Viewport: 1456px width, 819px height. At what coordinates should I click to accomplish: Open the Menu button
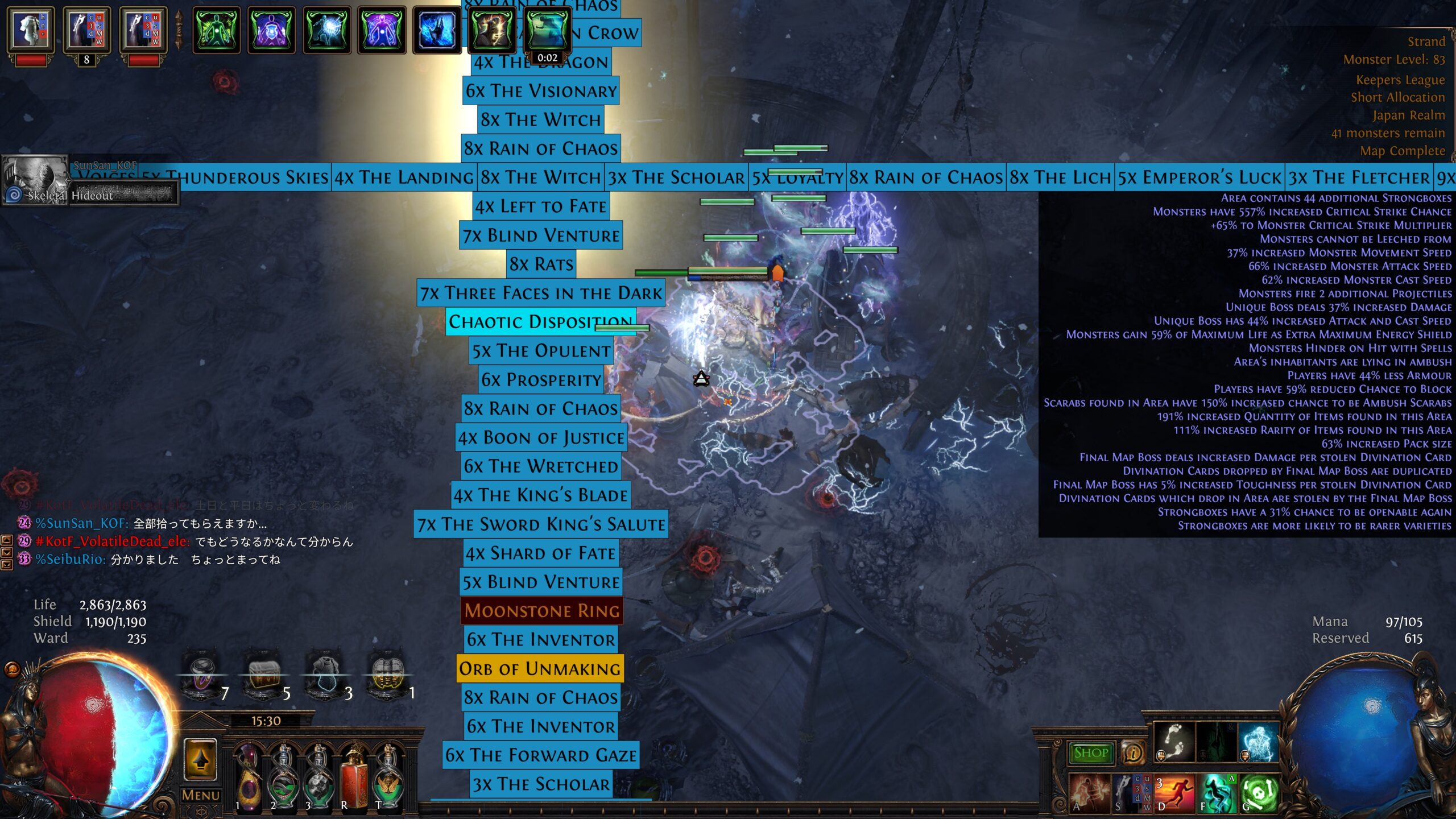(200, 795)
